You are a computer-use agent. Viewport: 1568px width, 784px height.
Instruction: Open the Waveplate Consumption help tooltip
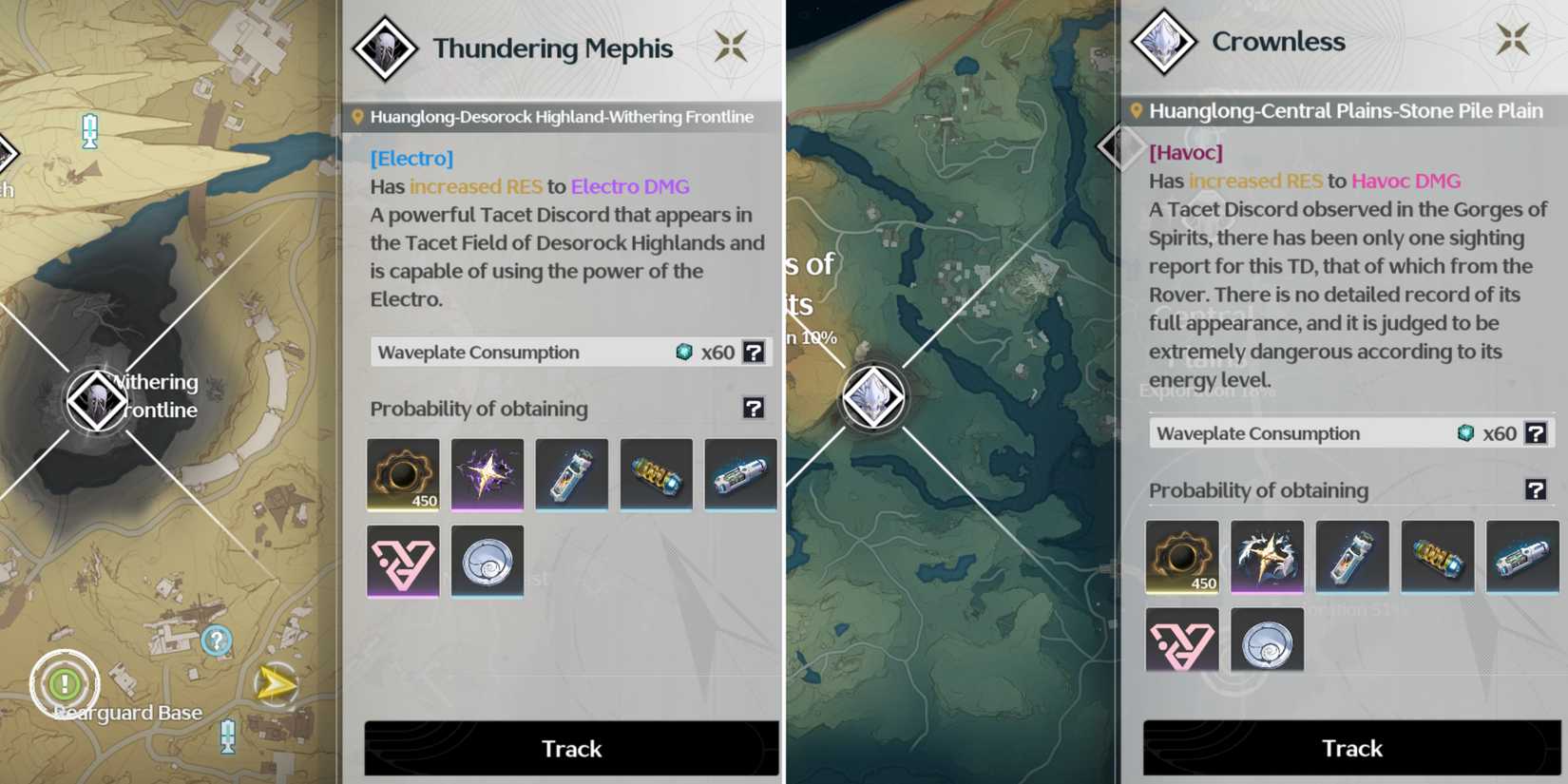coord(754,352)
